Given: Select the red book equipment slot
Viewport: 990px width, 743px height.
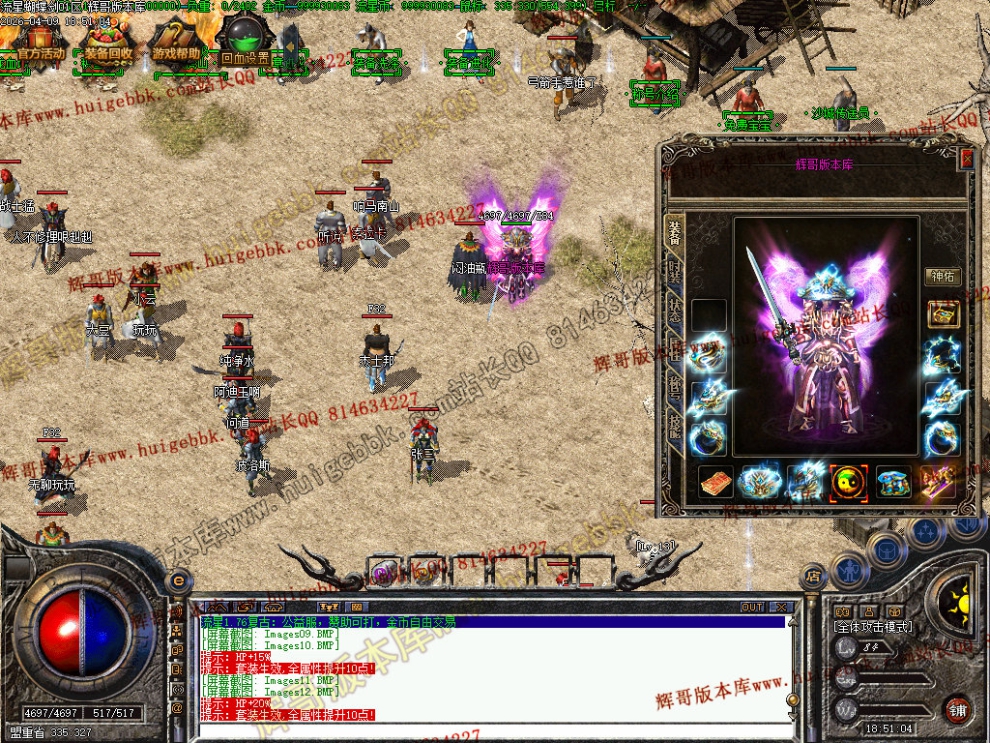Looking at the screenshot, I should (x=715, y=482).
